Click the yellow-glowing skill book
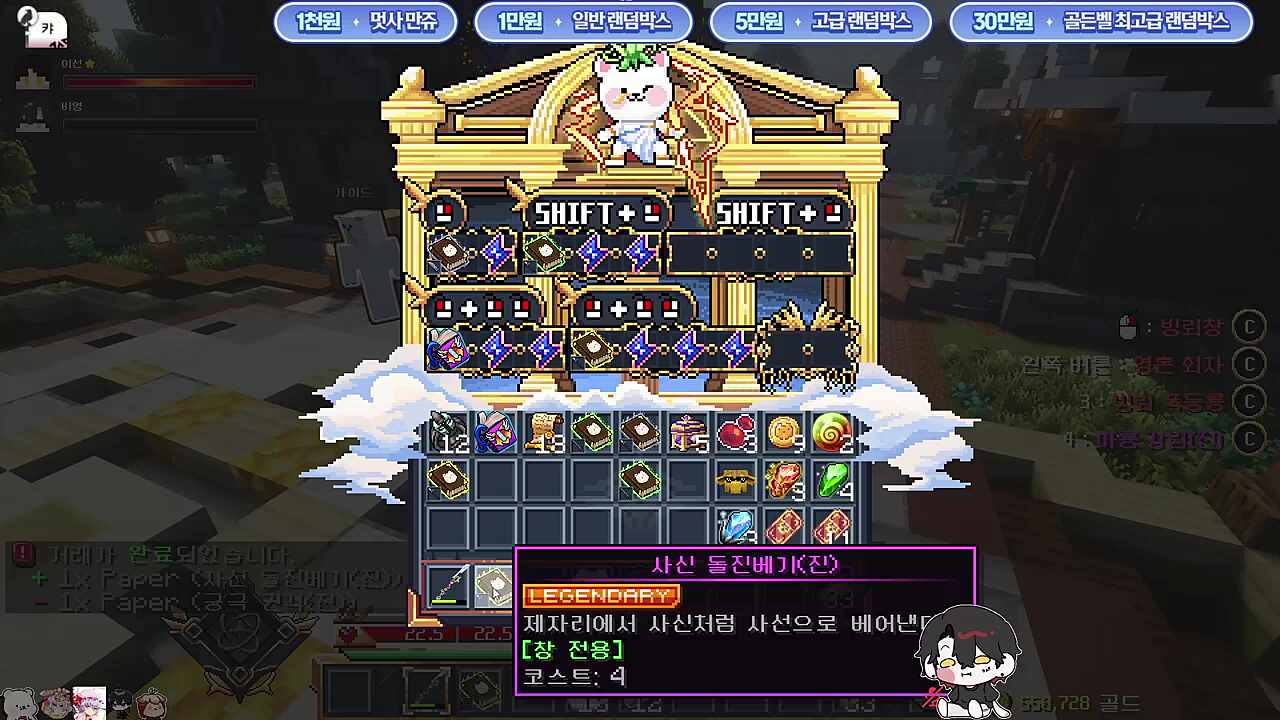Screen dimensions: 1280x720 tap(446, 479)
